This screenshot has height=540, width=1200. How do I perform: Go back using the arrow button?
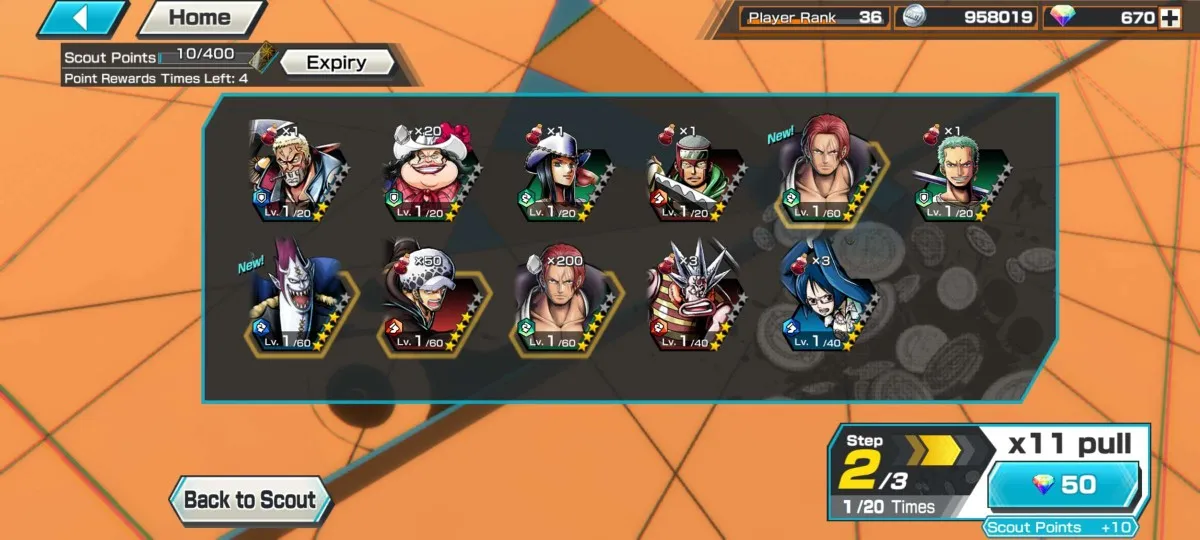pyautogui.click(x=82, y=18)
